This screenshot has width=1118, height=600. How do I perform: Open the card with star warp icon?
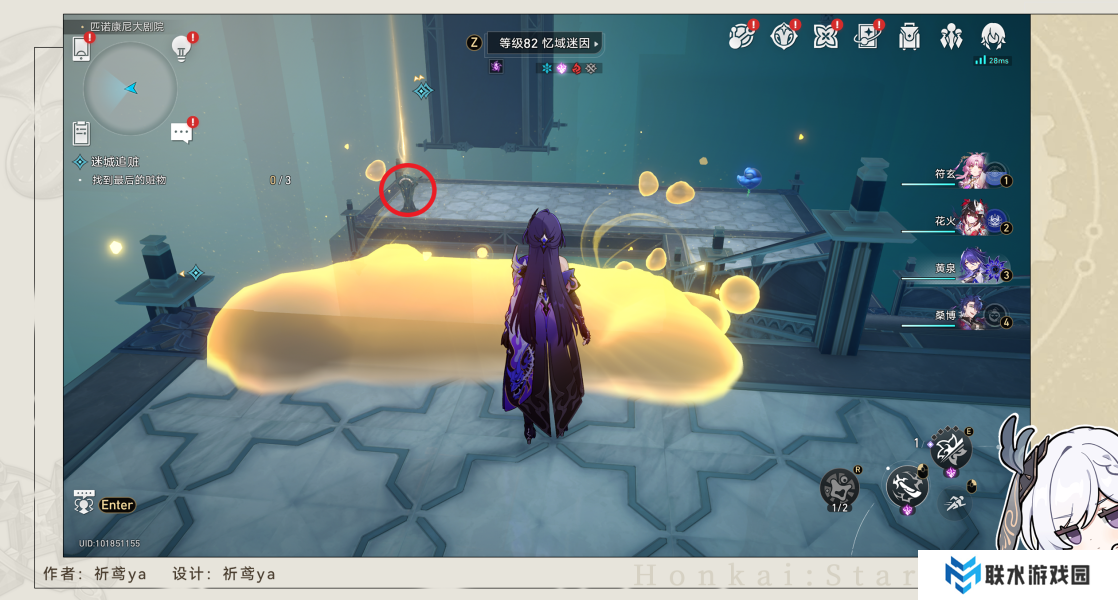click(866, 38)
